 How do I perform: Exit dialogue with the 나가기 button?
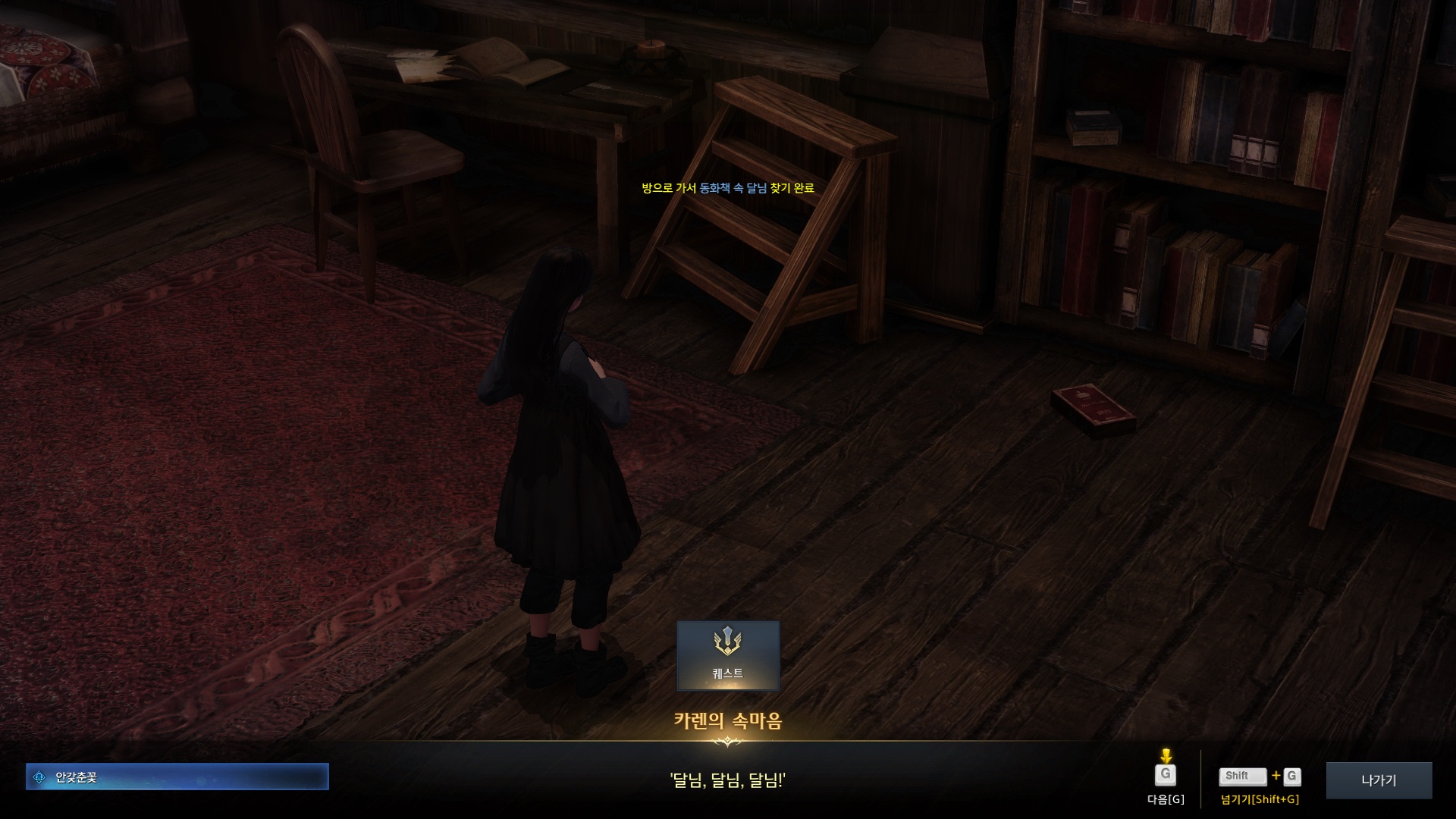(1378, 780)
